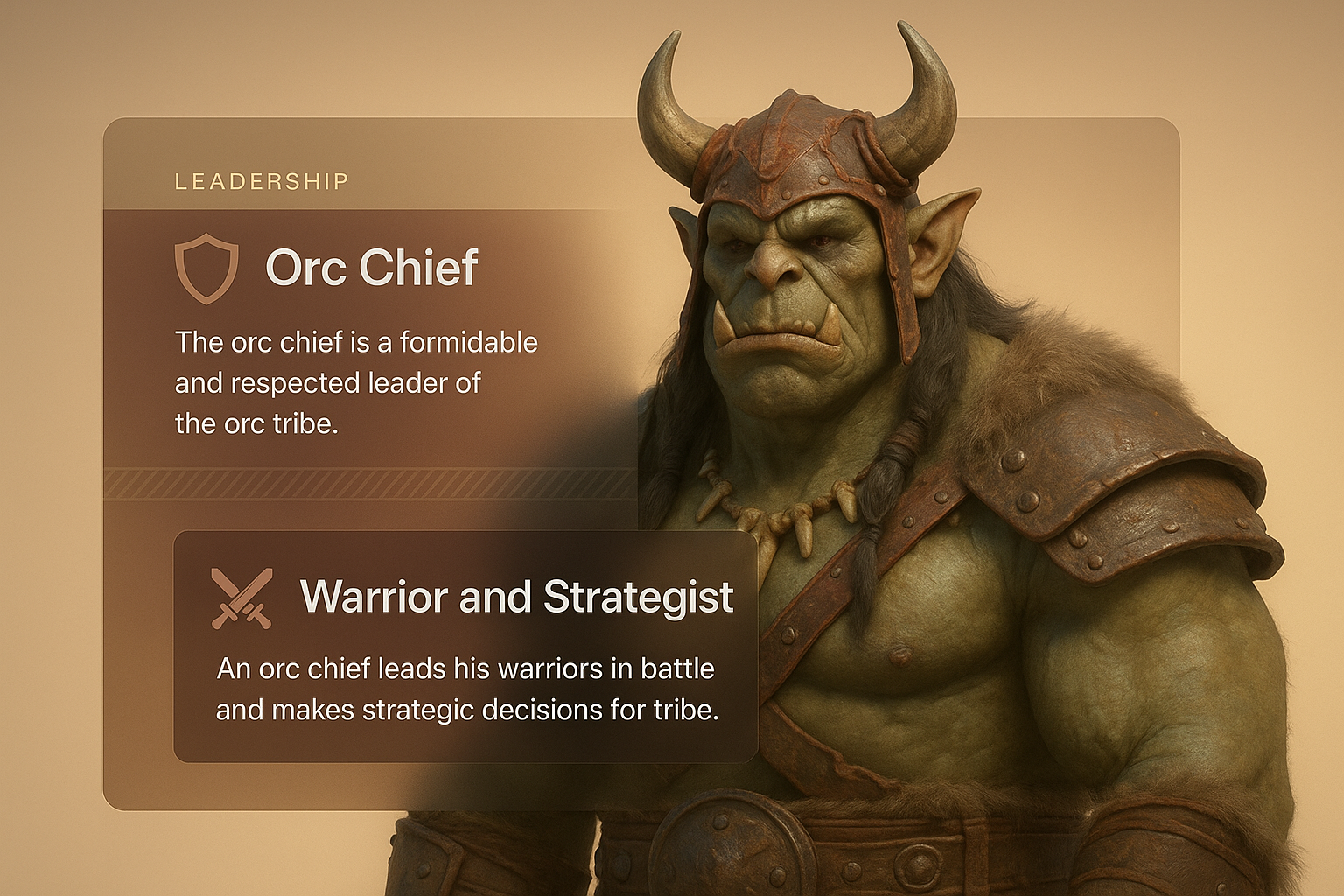This screenshot has width=1344, height=896.
Task: Click the crossed swords icon
Action: 241,598
